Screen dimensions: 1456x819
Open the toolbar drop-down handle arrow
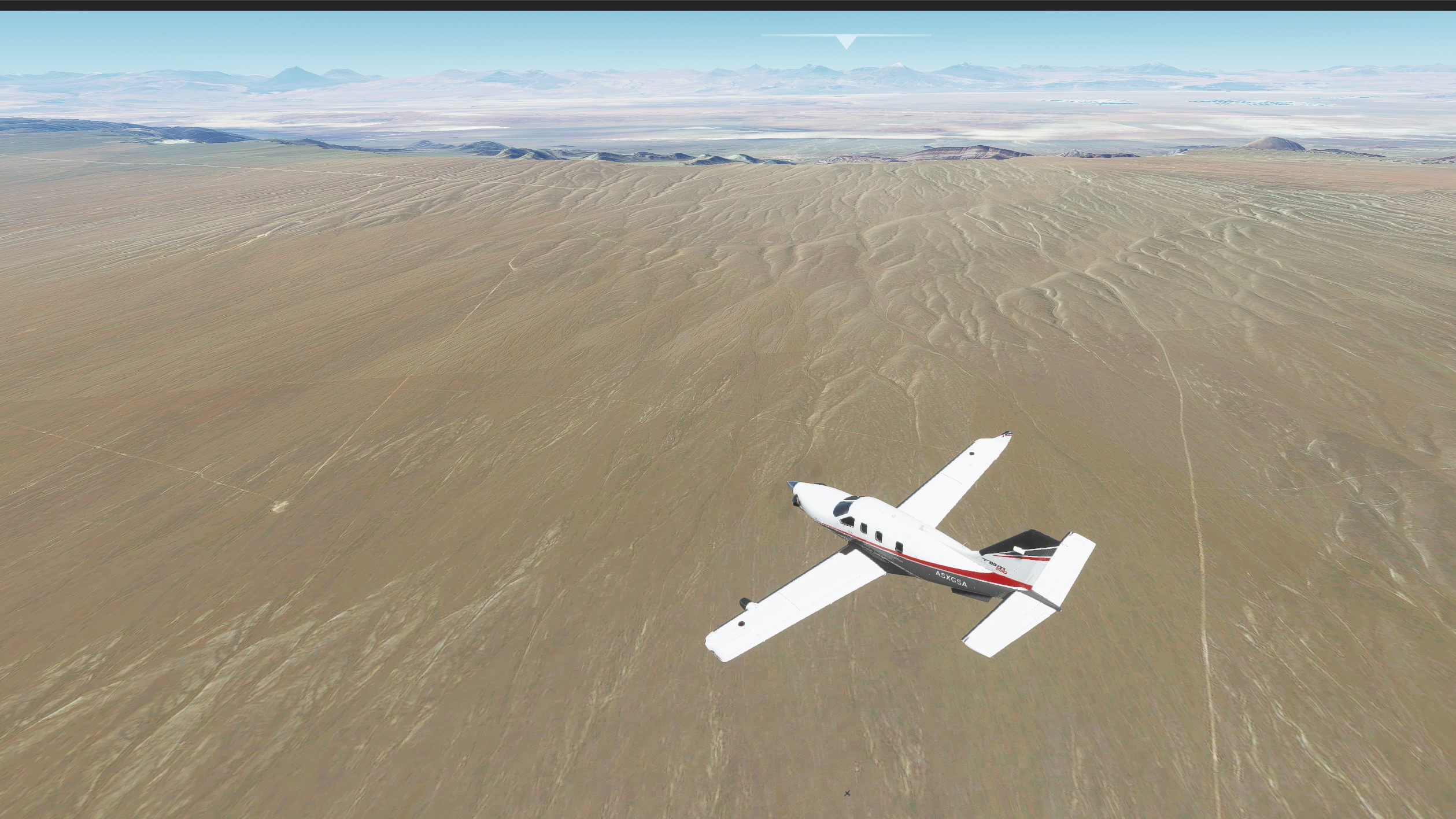click(x=846, y=42)
